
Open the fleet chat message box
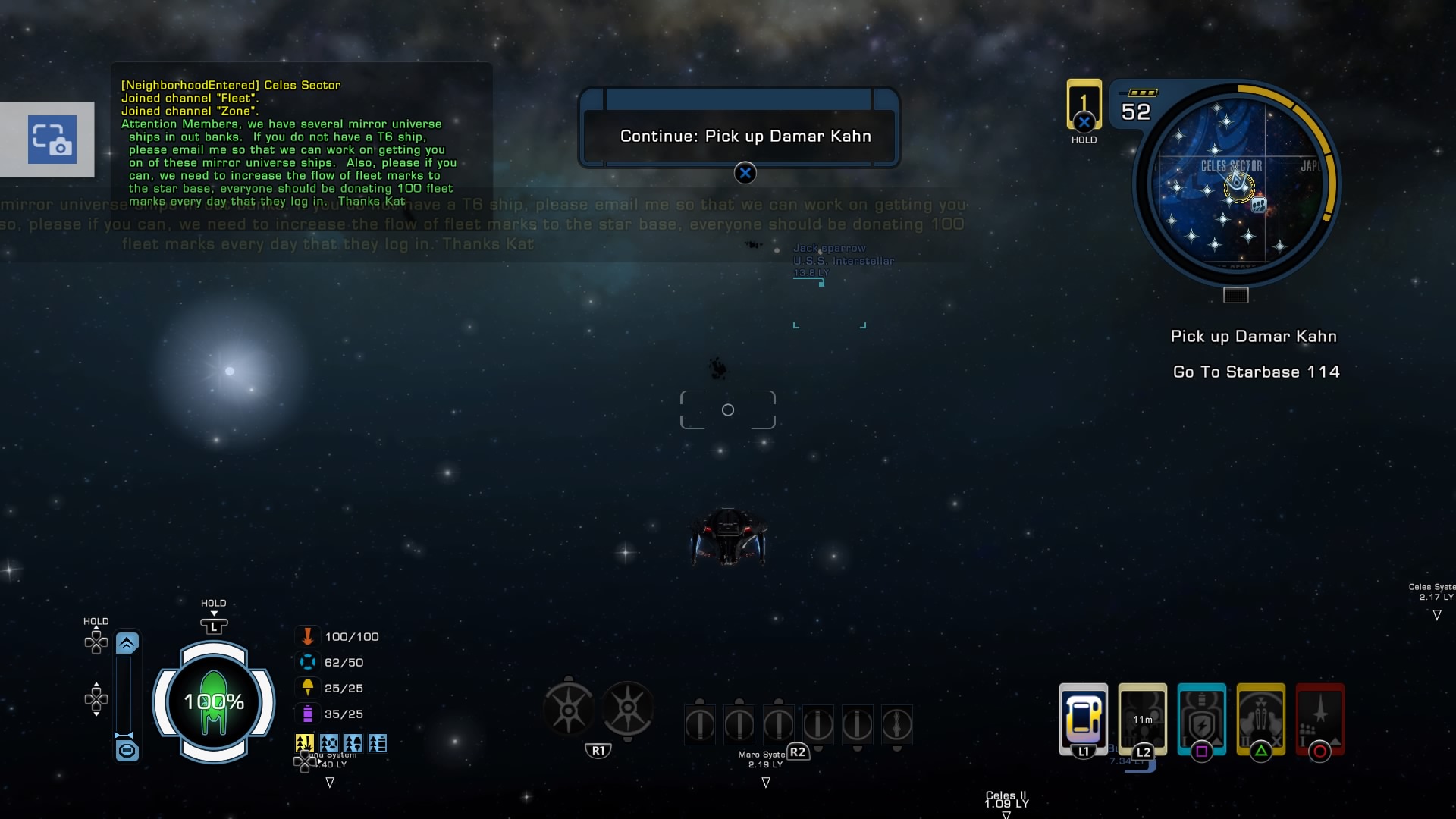click(x=301, y=143)
